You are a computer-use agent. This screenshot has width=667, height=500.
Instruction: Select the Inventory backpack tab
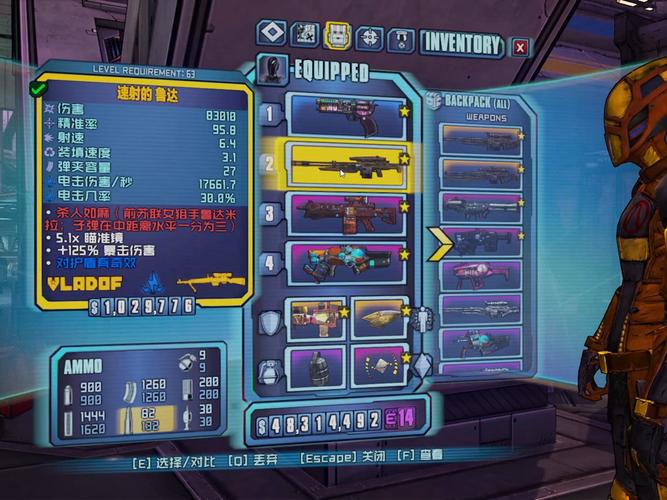coord(337,36)
